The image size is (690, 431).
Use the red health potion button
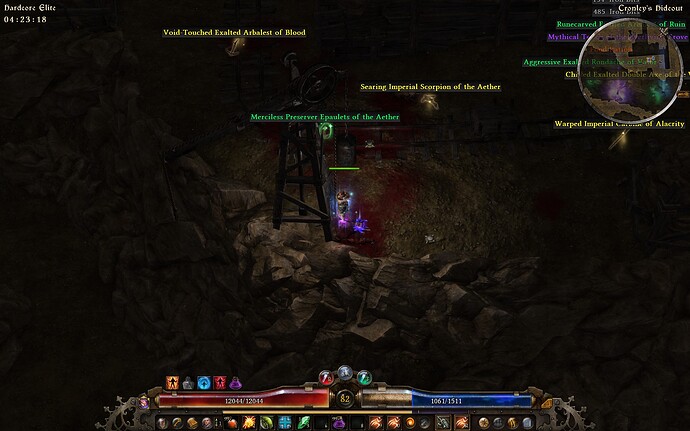tap(324, 377)
